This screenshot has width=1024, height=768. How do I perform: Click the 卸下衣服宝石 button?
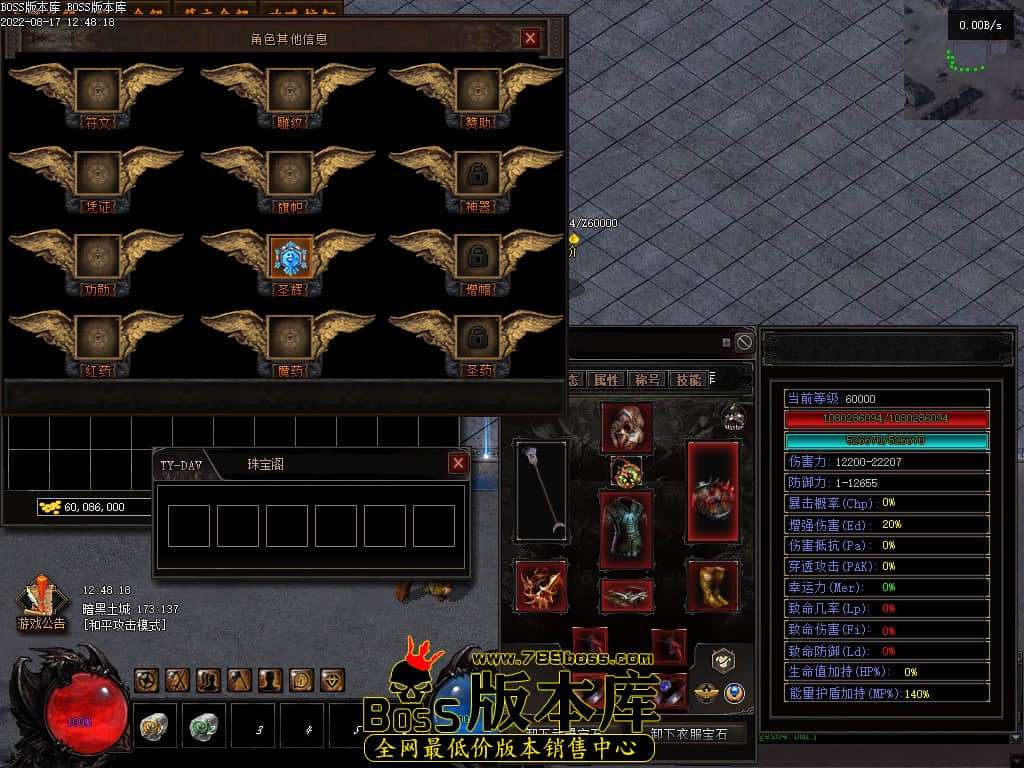pyautogui.click(x=696, y=733)
